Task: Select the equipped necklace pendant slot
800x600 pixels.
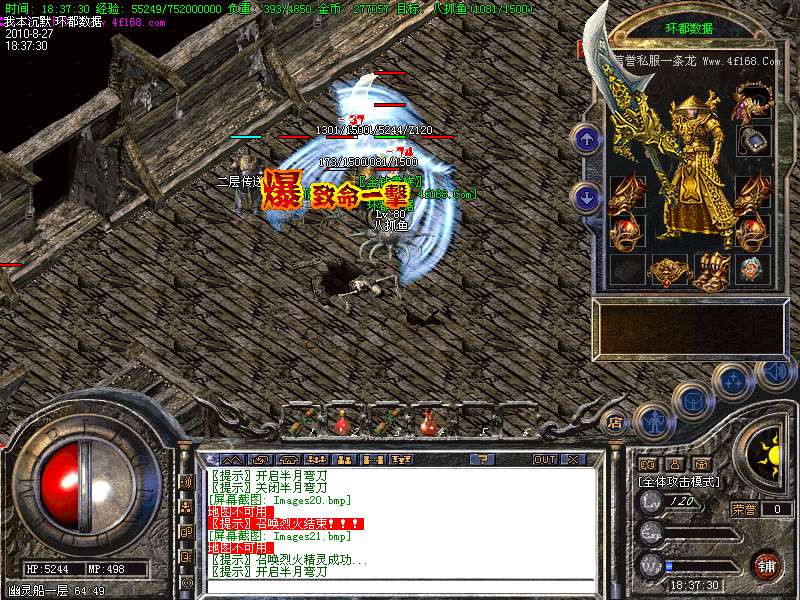Action: (x=751, y=140)
